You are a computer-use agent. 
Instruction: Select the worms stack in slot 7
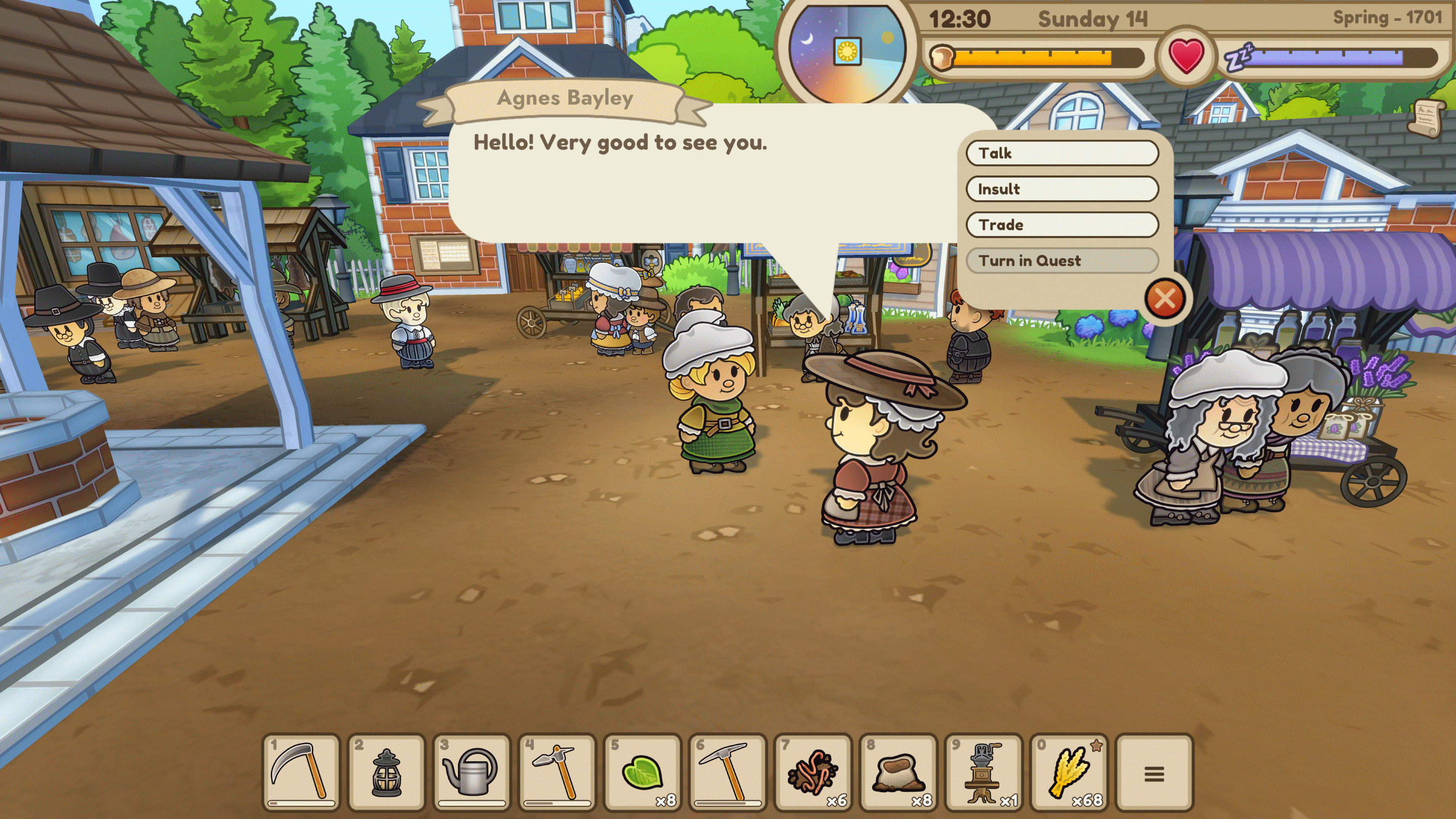tap(813, 772)
